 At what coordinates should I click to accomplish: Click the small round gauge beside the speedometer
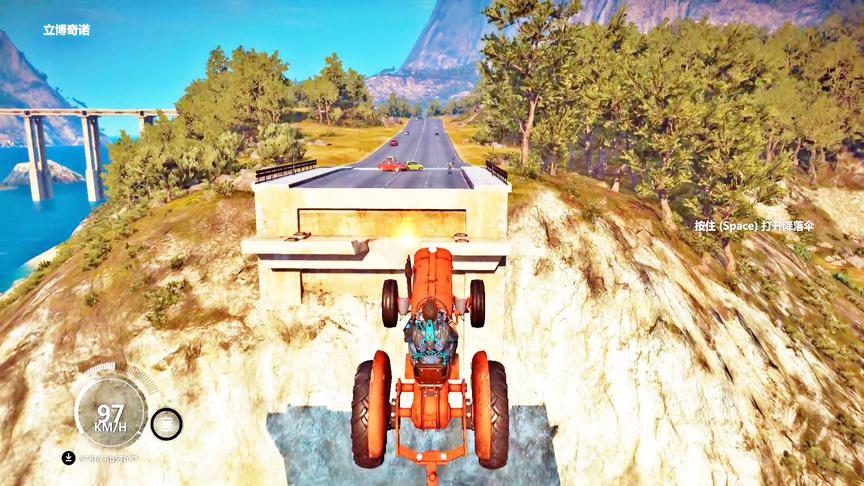(x=166, y=424)
